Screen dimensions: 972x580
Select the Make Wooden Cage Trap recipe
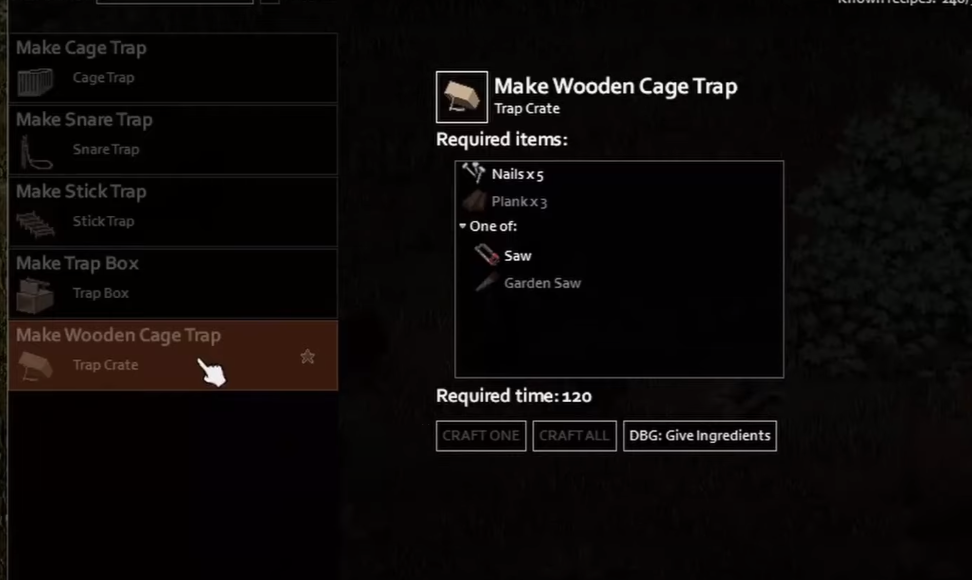coord(150,354)
